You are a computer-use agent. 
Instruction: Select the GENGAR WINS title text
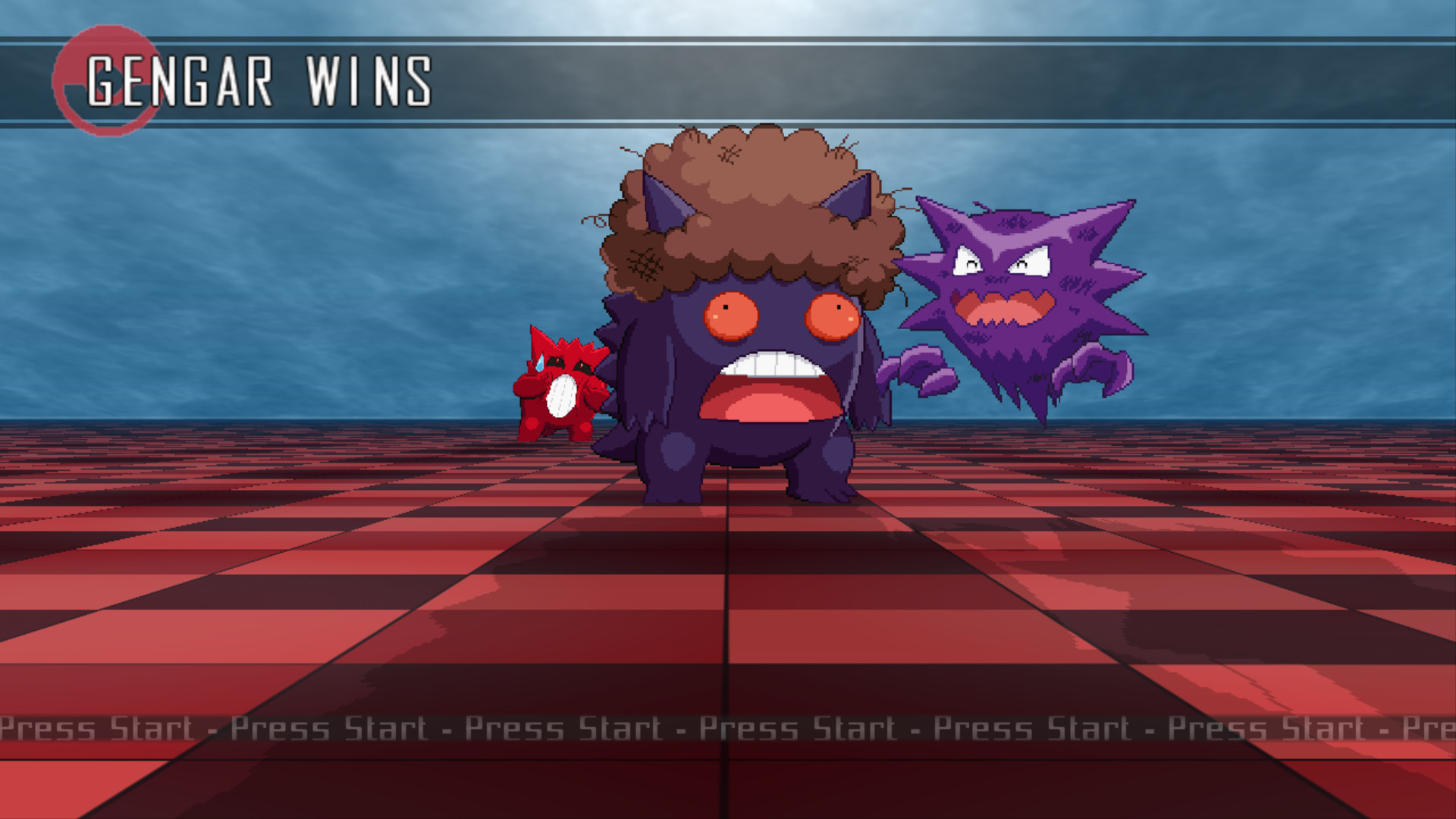[262, 80]
